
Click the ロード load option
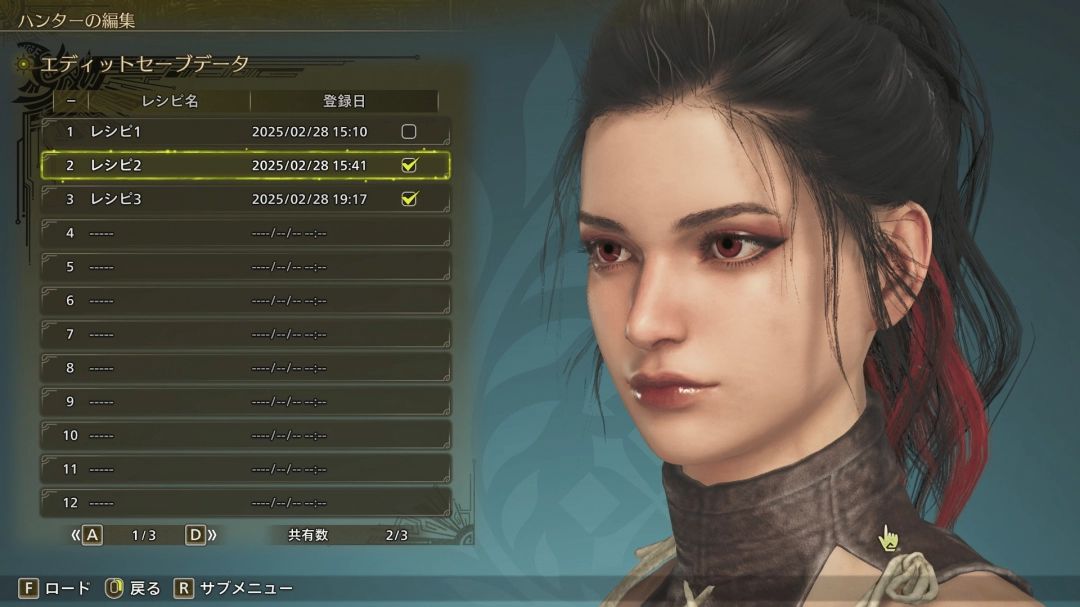(x=56, y=588)
